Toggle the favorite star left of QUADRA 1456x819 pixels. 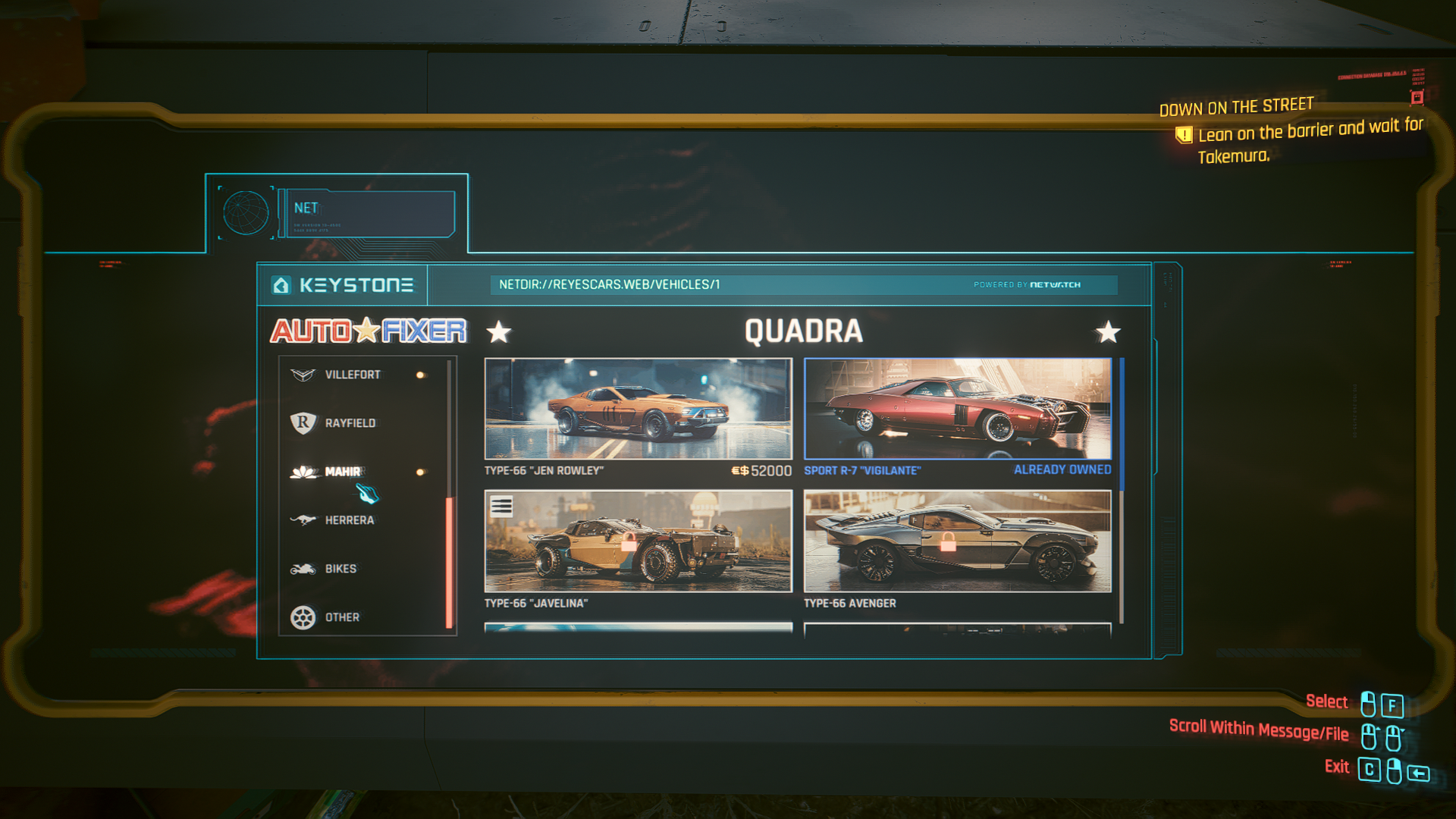tap(499, 332)
